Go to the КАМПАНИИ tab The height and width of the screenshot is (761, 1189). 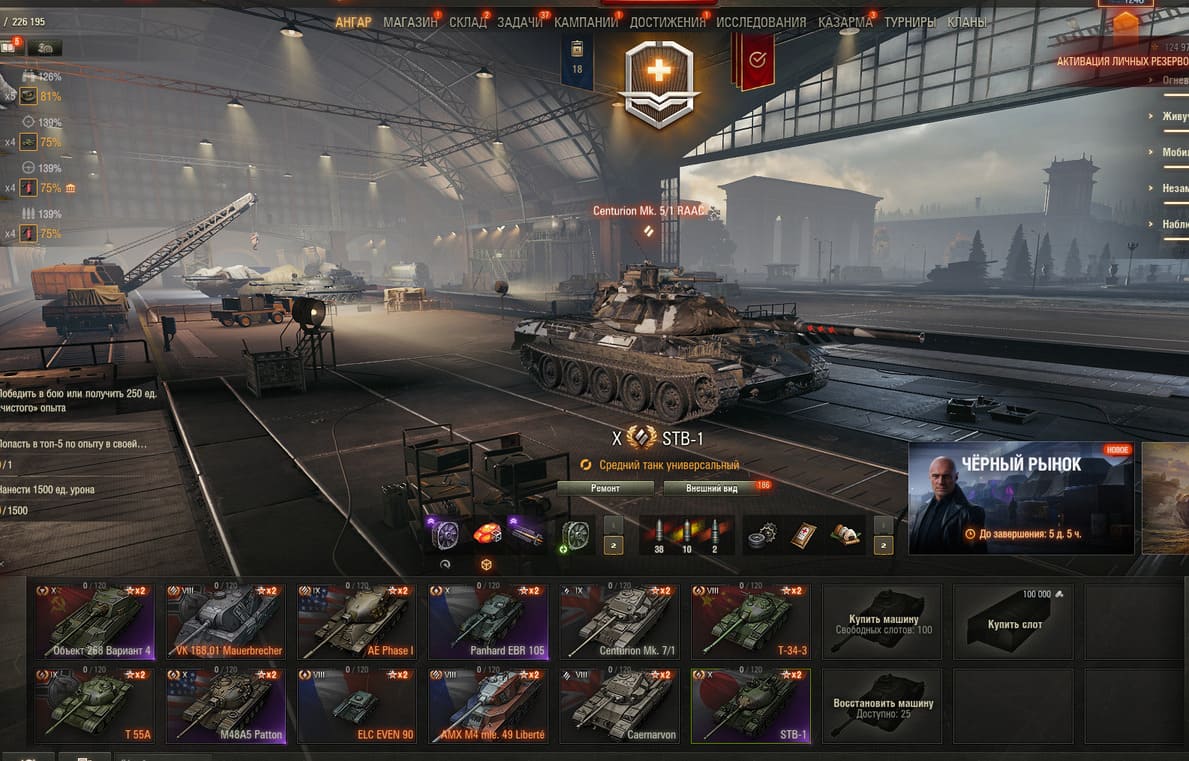(586, 22)
